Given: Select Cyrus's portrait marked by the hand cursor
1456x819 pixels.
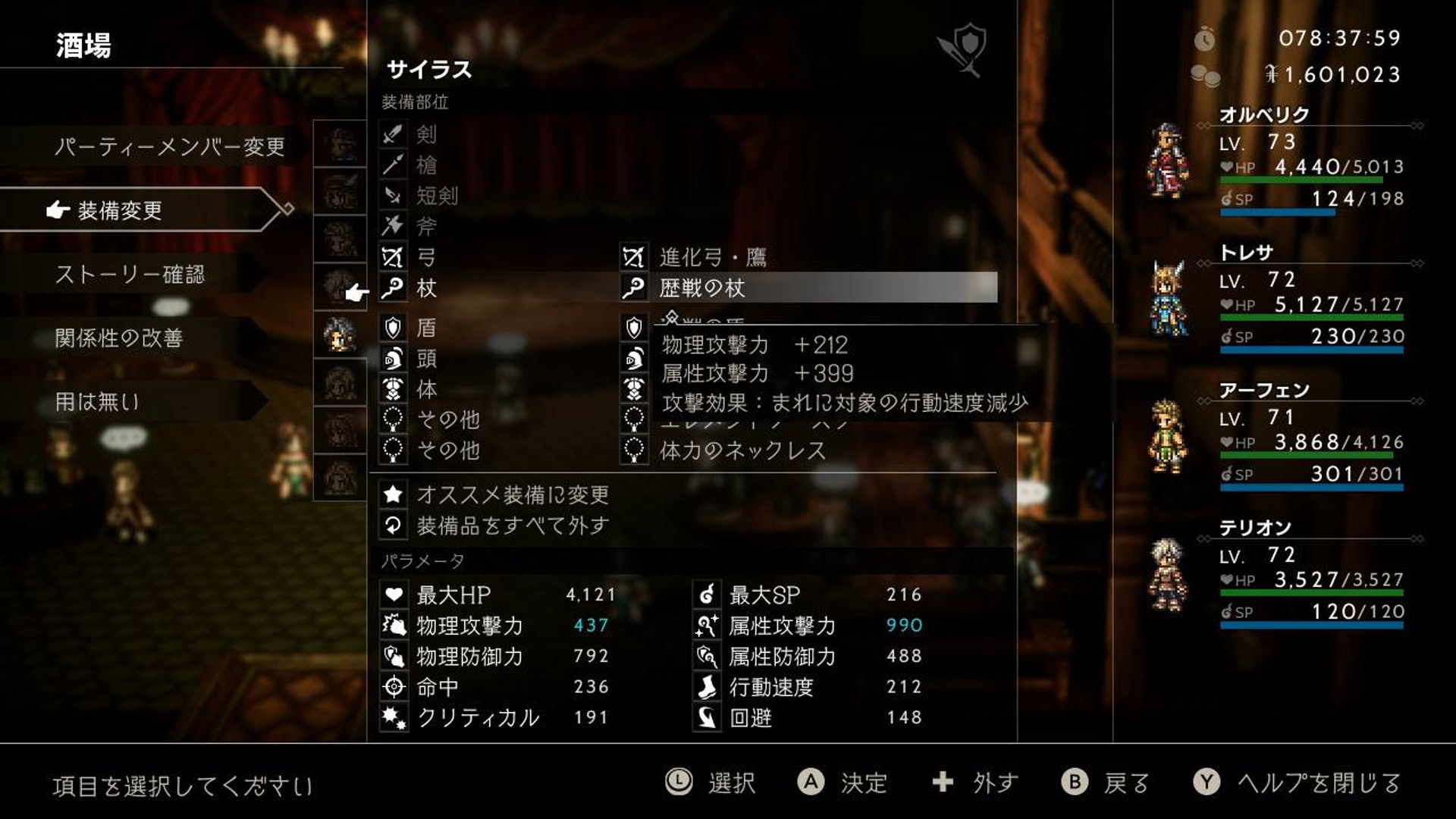Looking at the screenshot, I should tap(340, 287).
